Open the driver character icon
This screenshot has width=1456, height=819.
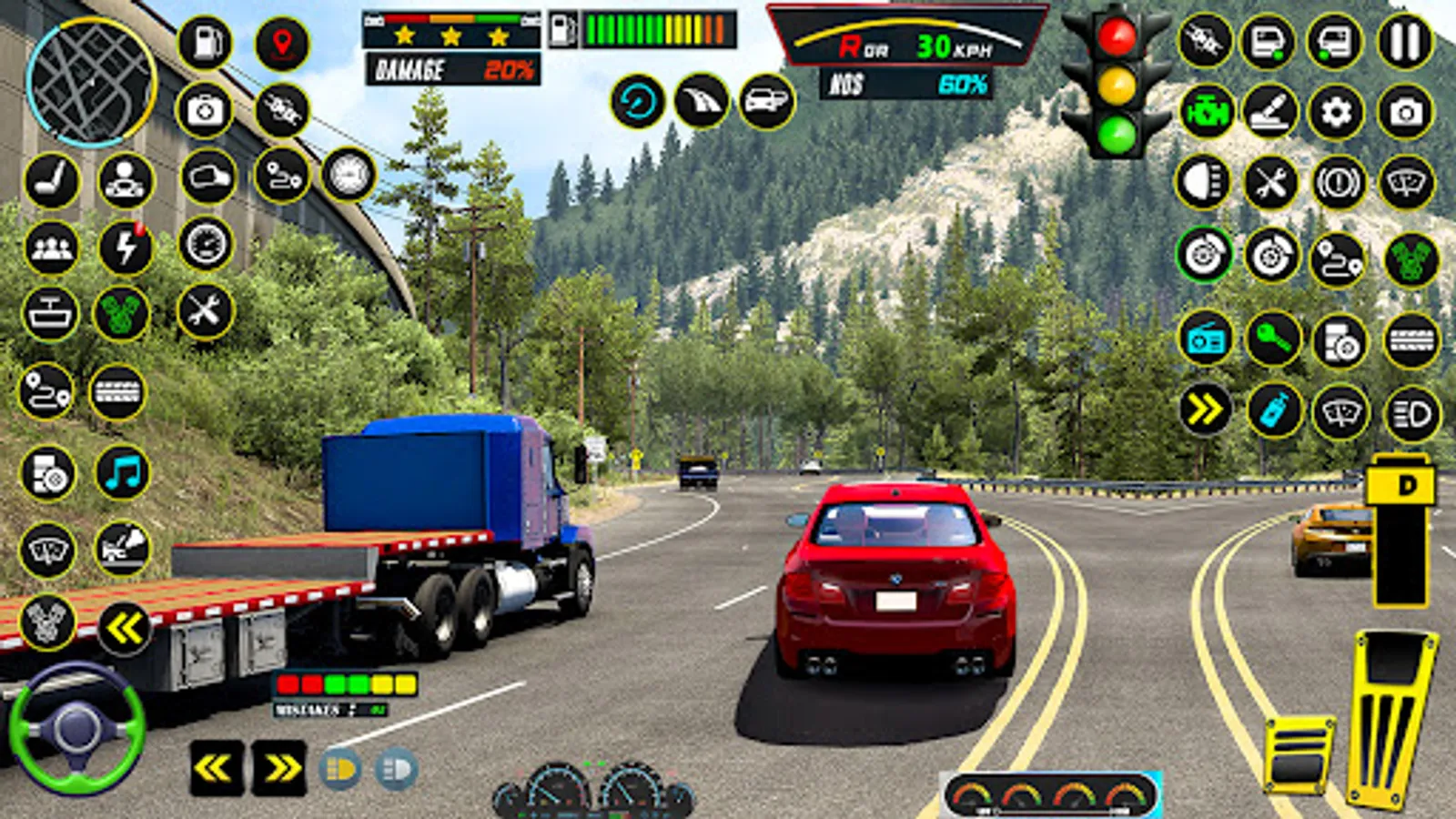click(126, 179)
